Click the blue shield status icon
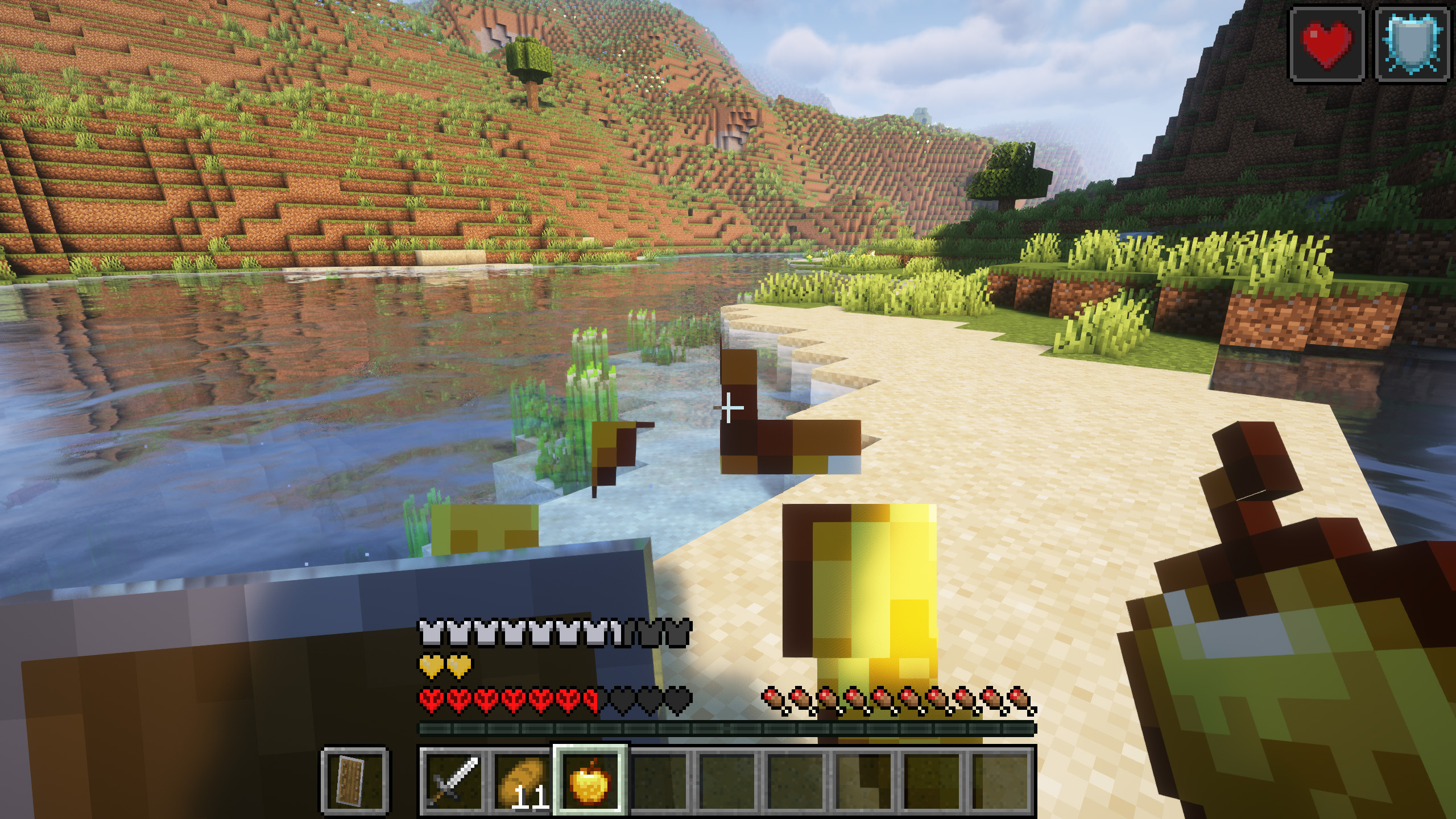Screen dimensions: 1456x819 [x=1412, y=43]
